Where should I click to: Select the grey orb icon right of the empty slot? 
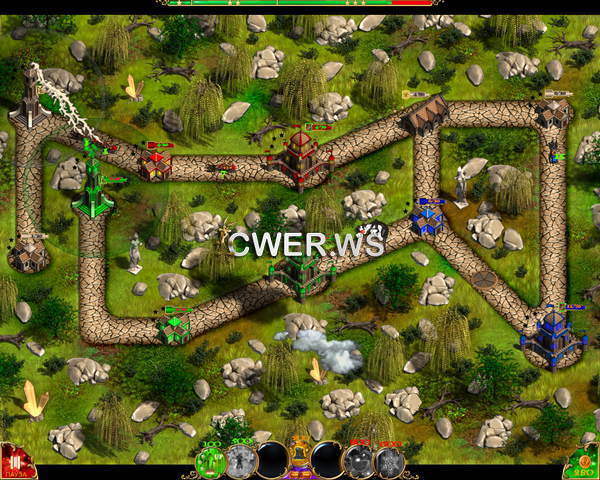tap(358, 460)
